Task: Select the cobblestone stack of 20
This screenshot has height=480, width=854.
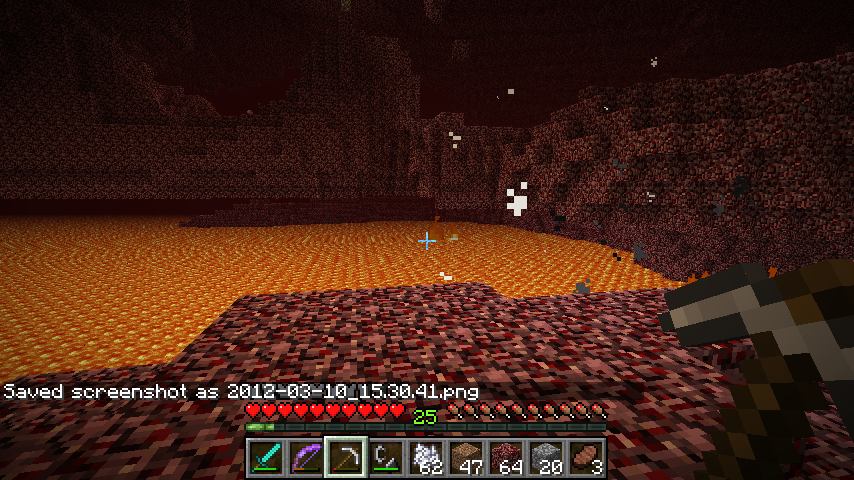Action: click(x=546, y=457)
